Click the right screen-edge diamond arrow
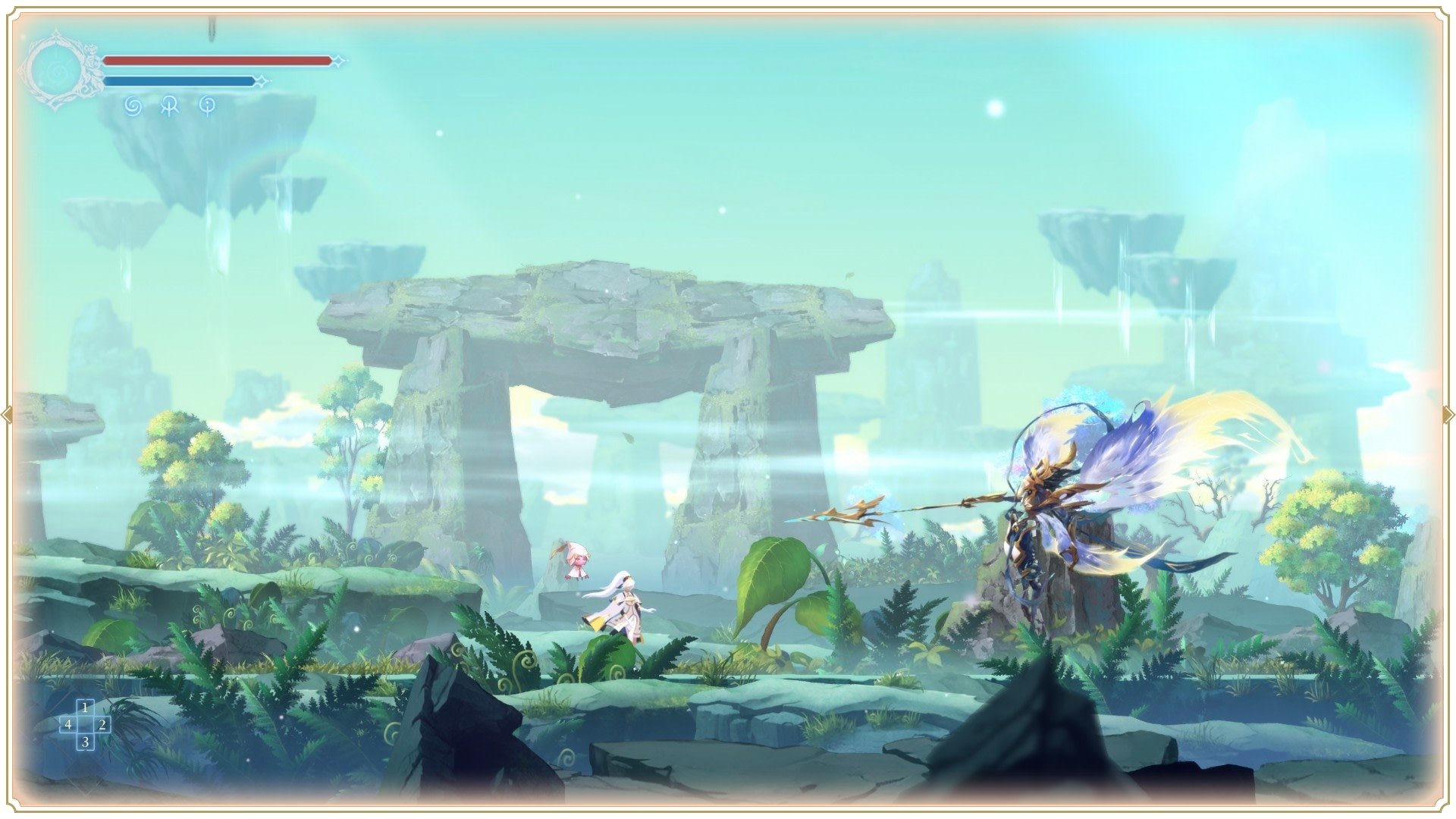Image resolution: width=1456 pixels, height=819 pixels. click(x=1448, y=413)
